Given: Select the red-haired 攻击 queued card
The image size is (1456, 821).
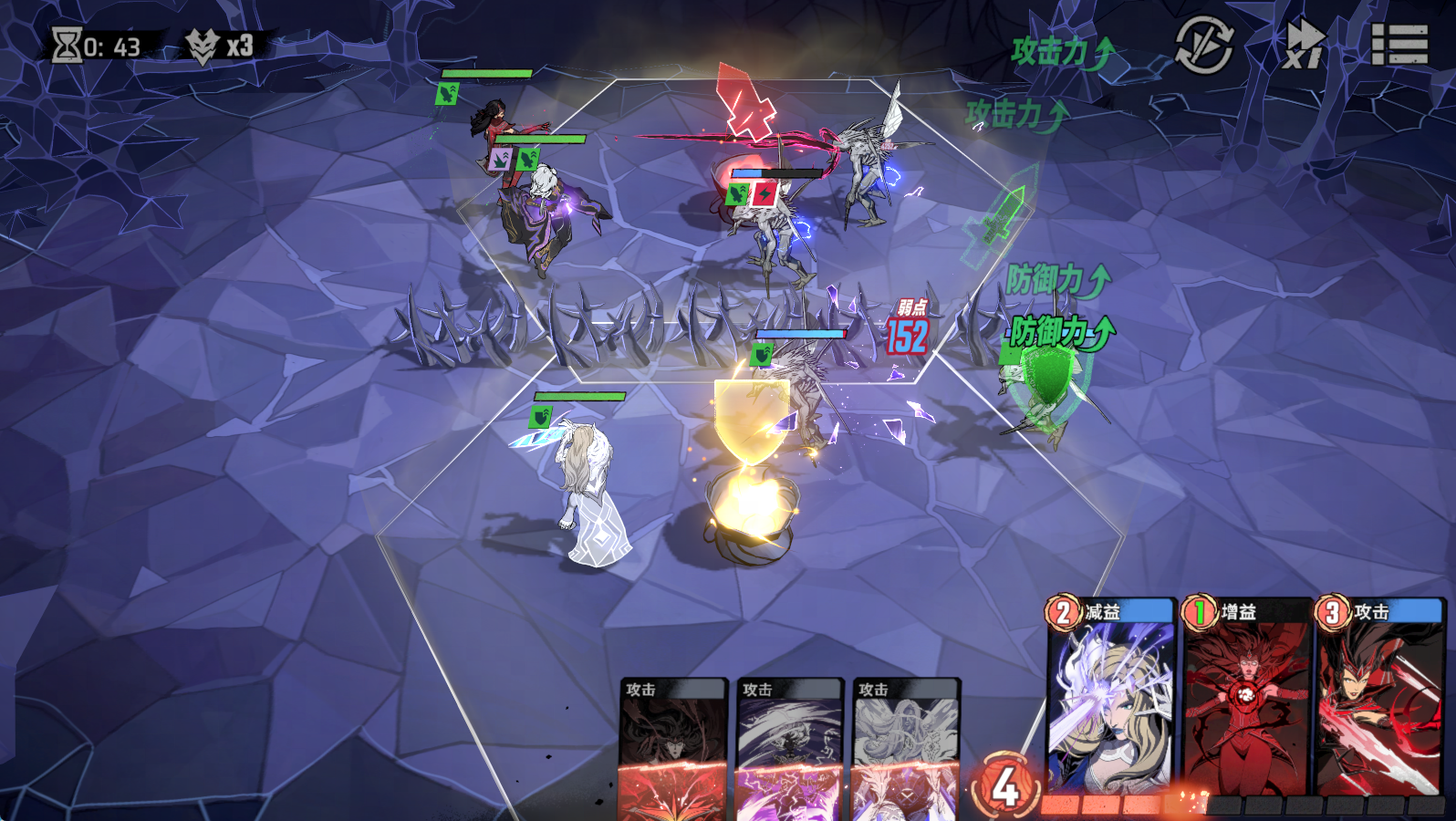Looking at the screenshot, I should [x=673, y=750].
